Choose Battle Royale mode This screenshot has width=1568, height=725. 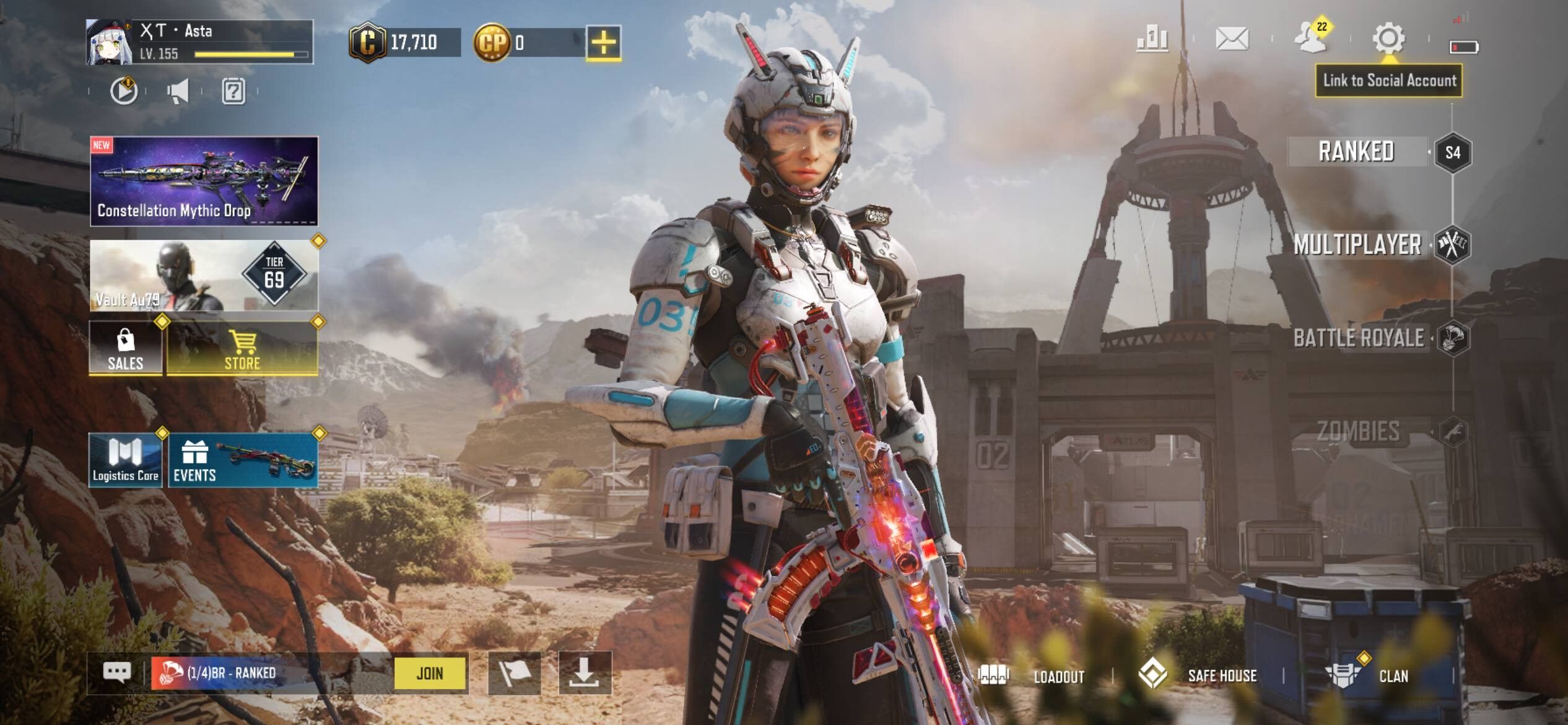tap(1359, 338)
